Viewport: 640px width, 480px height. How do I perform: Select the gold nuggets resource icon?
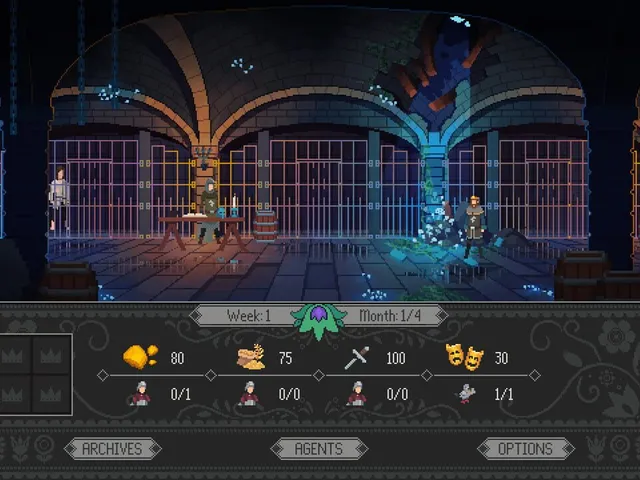(x=140, y=357)
